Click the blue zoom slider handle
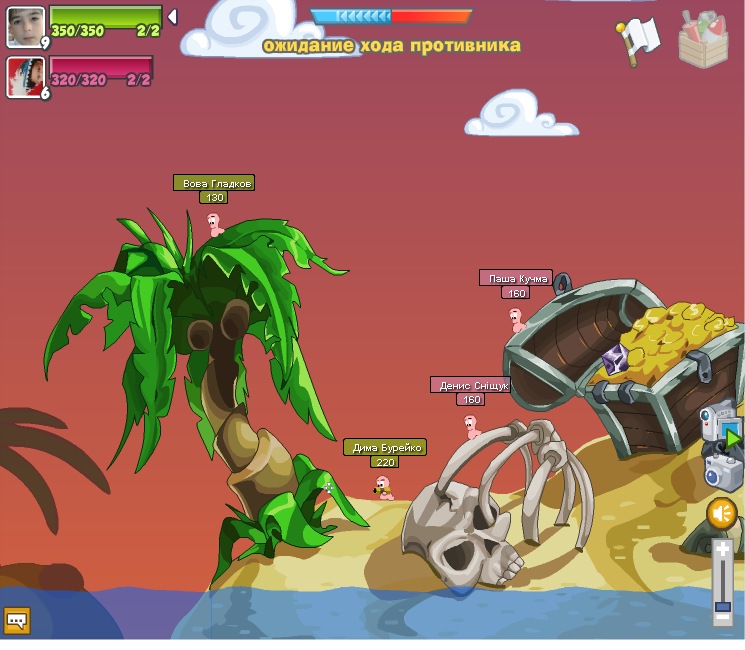Screen dimensions: 745x650 722,605
